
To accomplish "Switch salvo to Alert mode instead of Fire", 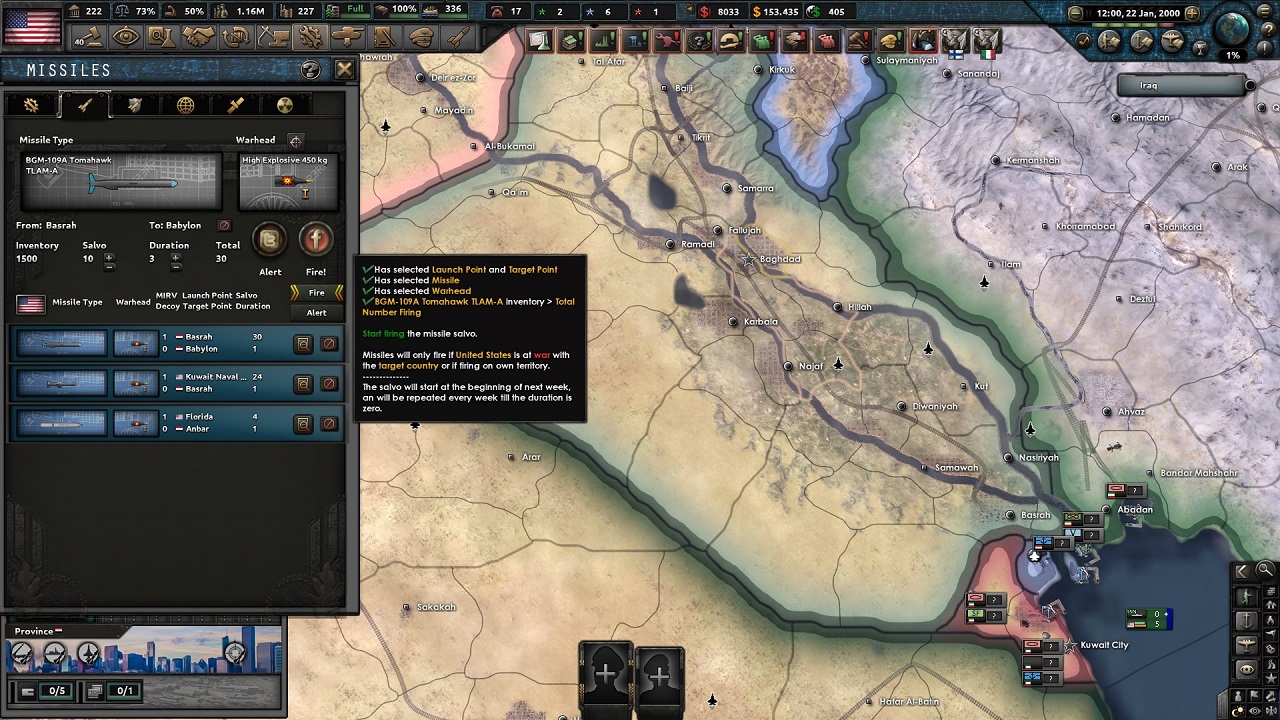I will [x=316, y=313].
